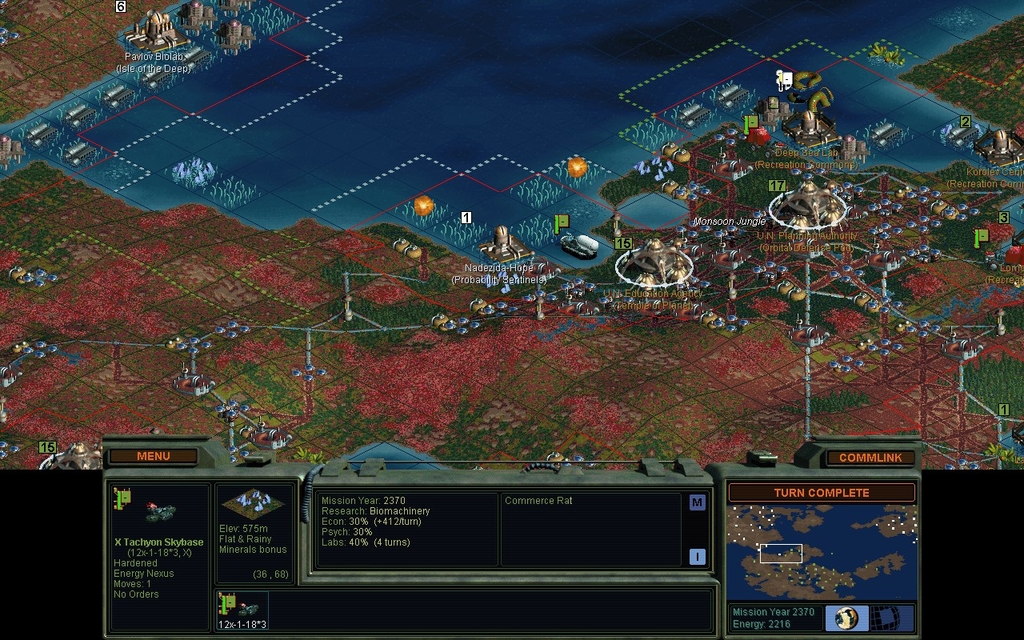Click the world minimap

click(x=821, y=552)
